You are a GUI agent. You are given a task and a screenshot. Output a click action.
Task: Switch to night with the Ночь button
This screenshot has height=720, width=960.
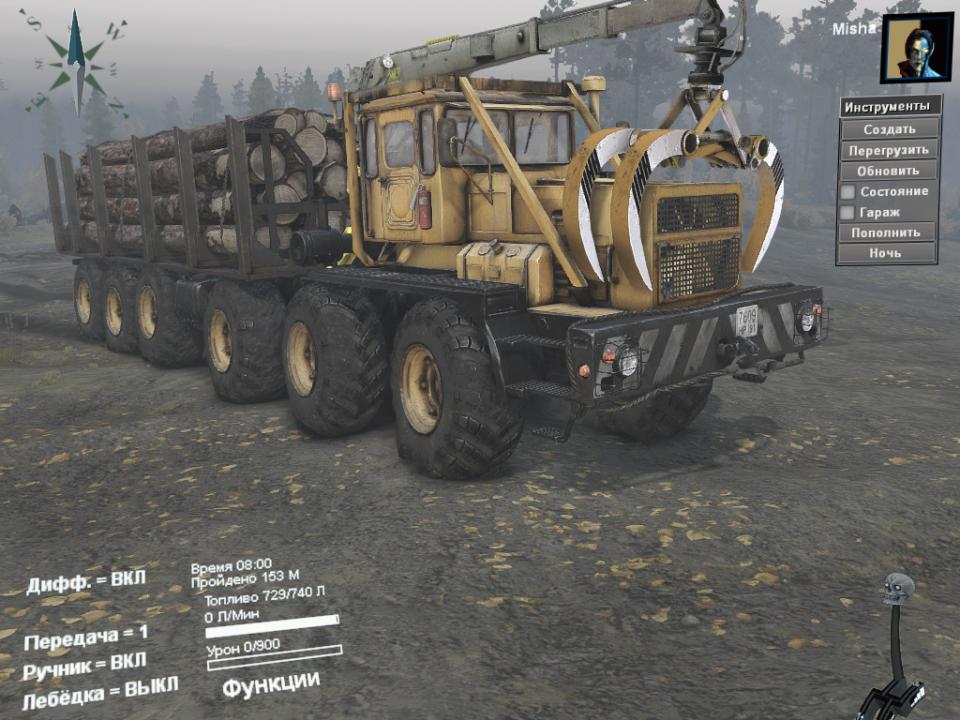tap(887, 253)
